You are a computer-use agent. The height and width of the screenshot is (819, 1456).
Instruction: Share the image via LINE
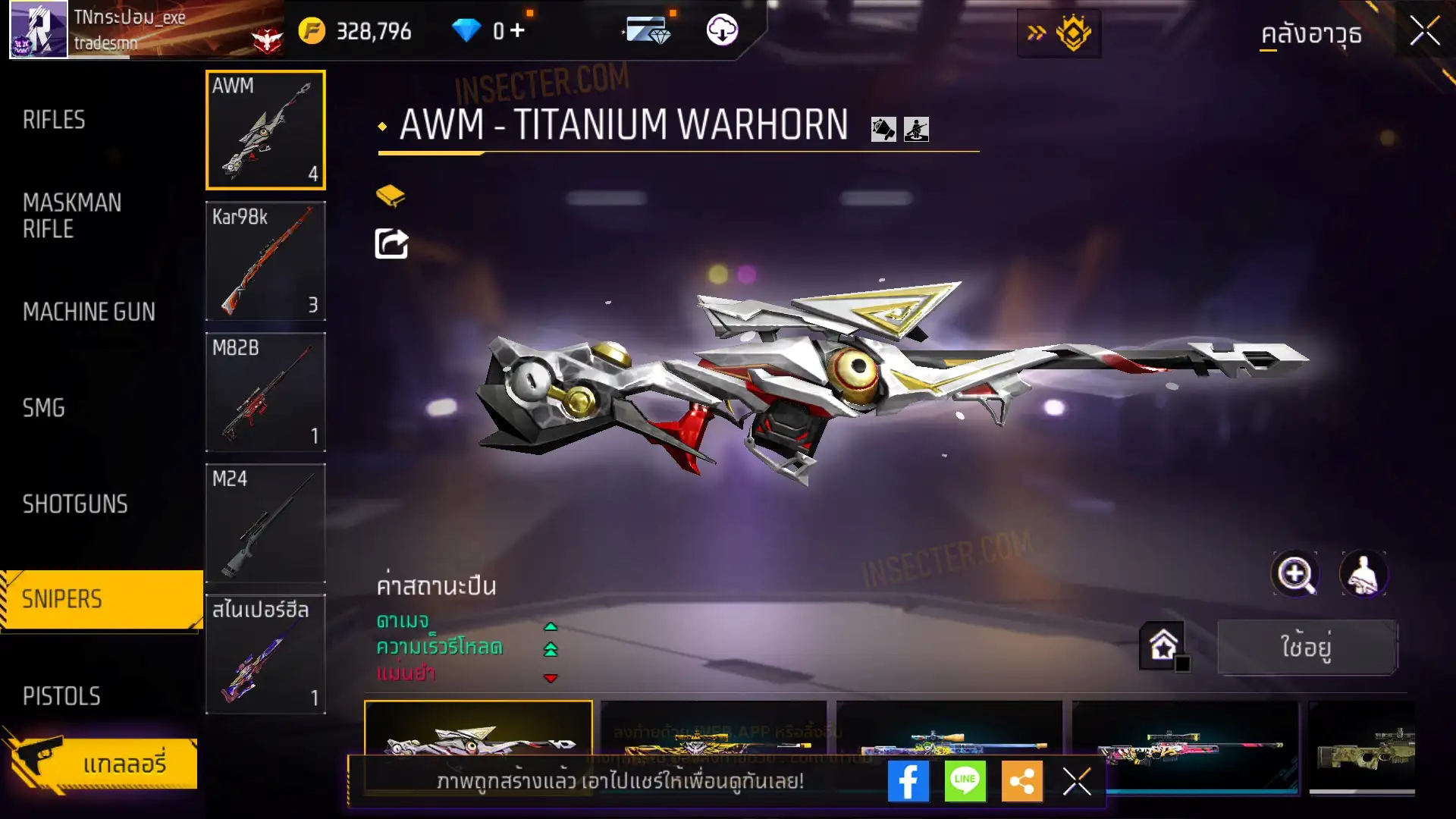(x=965, y=781)
